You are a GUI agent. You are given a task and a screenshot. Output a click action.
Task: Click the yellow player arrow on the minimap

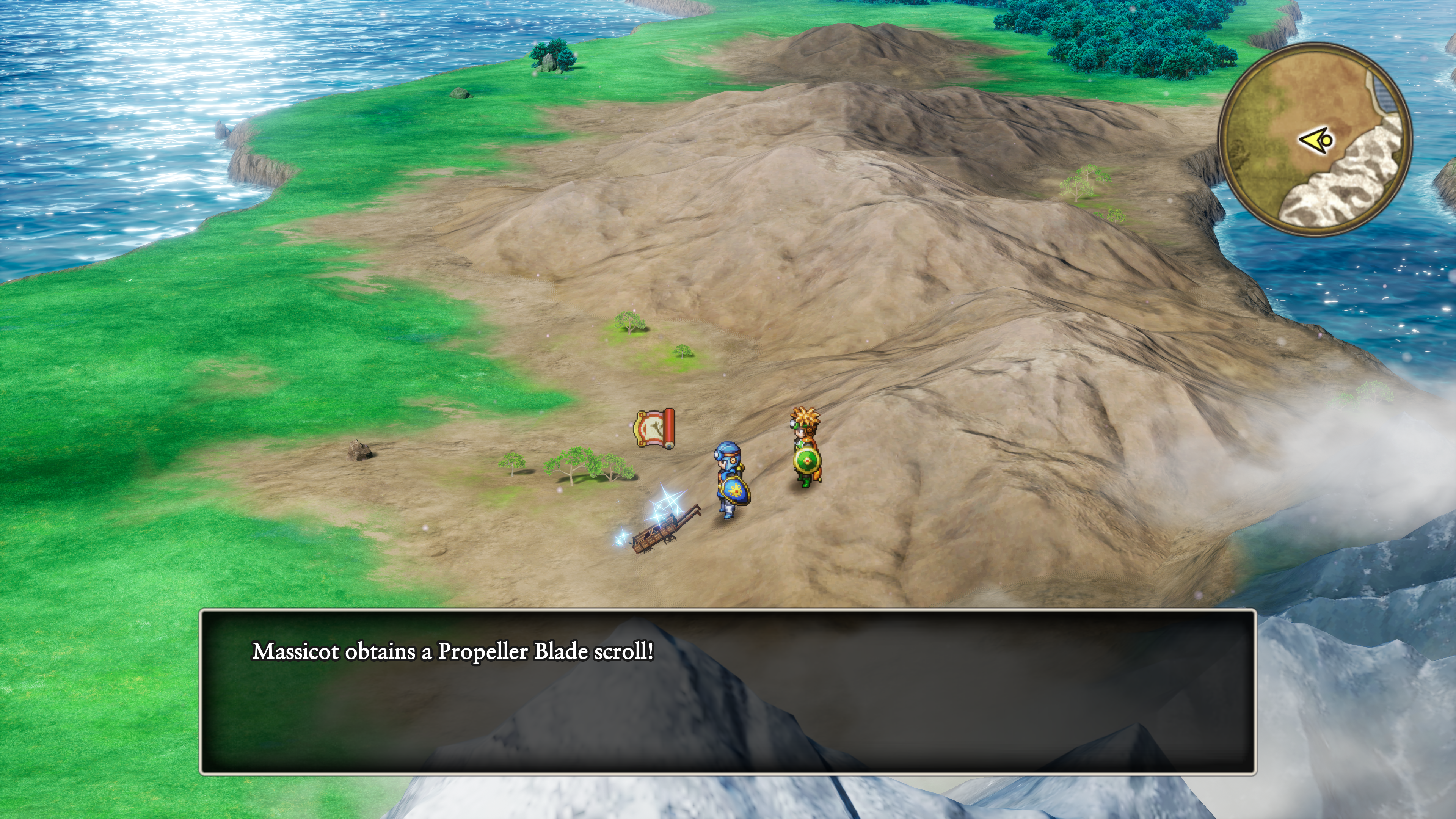(x=1318, y=140)
